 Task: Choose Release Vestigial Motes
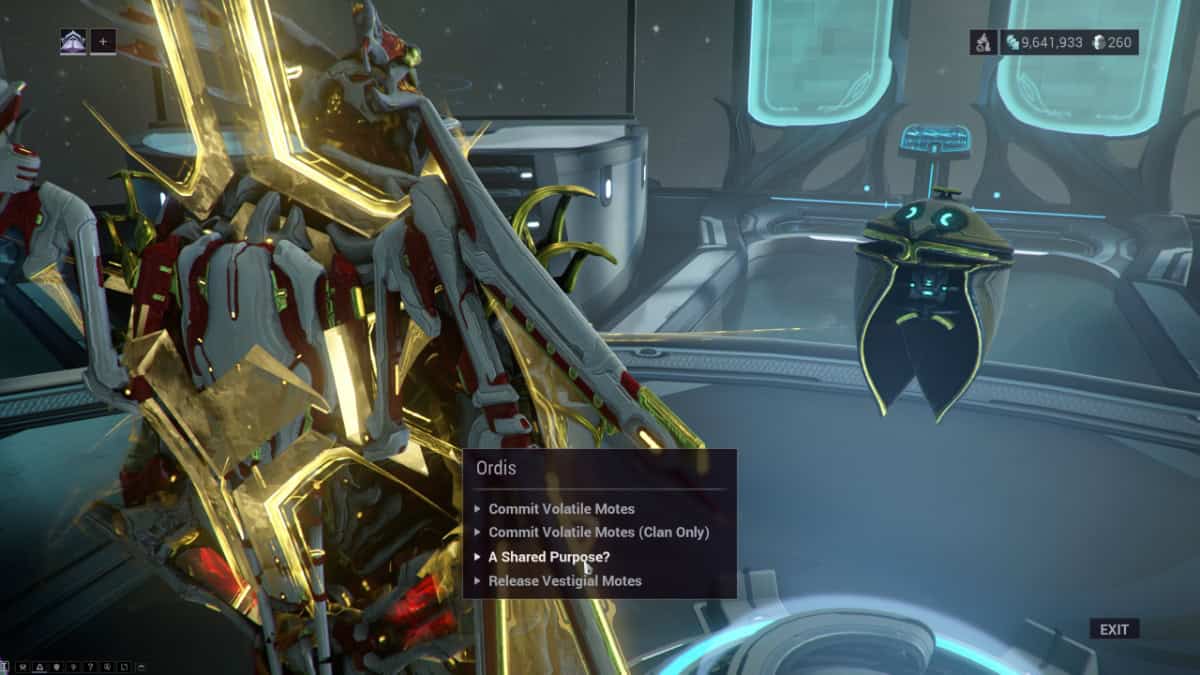[x=564, y=581]
